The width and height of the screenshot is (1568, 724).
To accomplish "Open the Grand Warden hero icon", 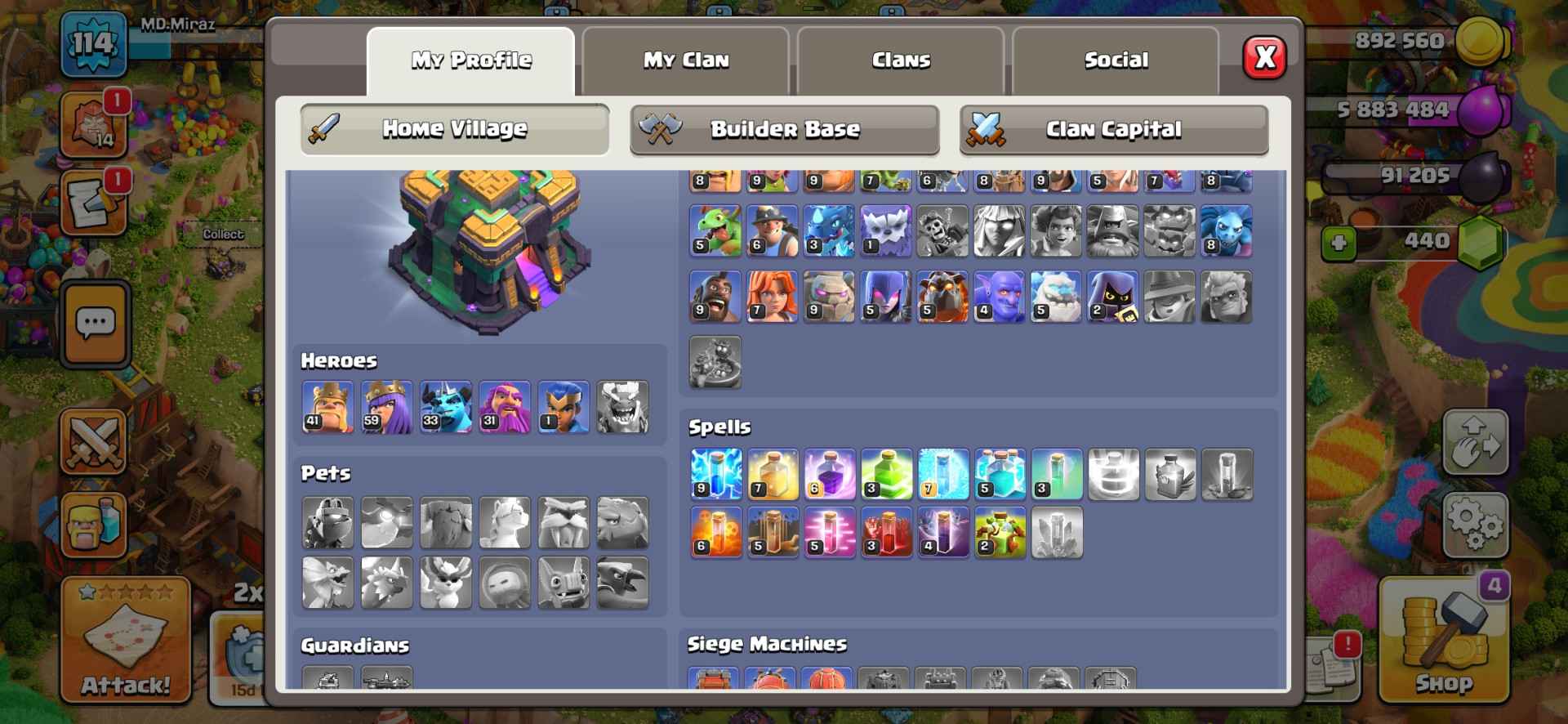I will [x=505, y=409].
